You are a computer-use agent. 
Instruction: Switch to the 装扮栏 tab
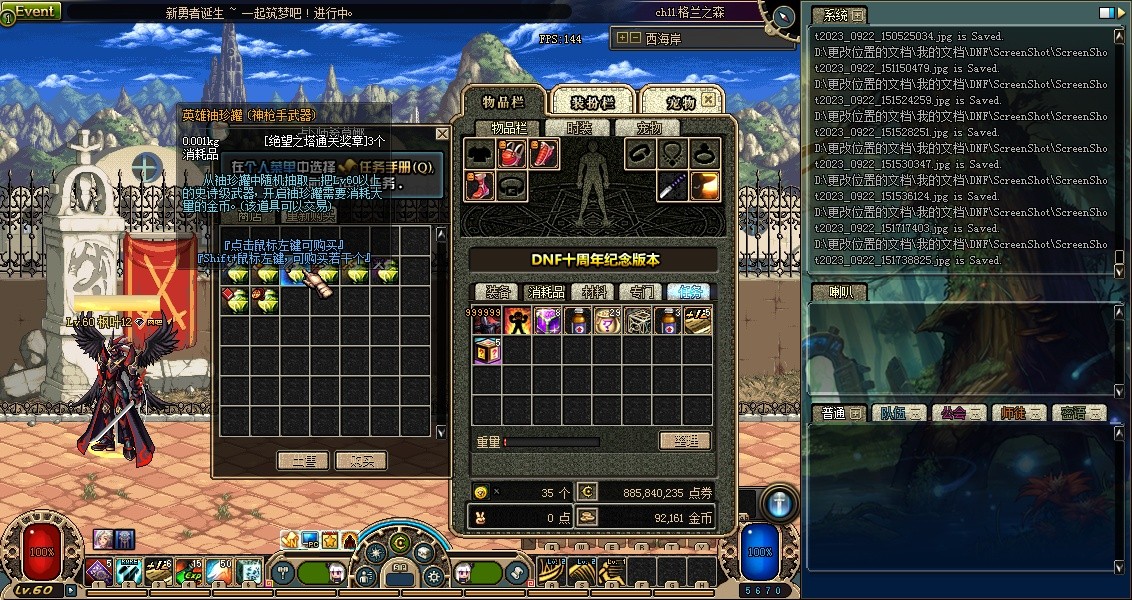[x=592, y=102]
